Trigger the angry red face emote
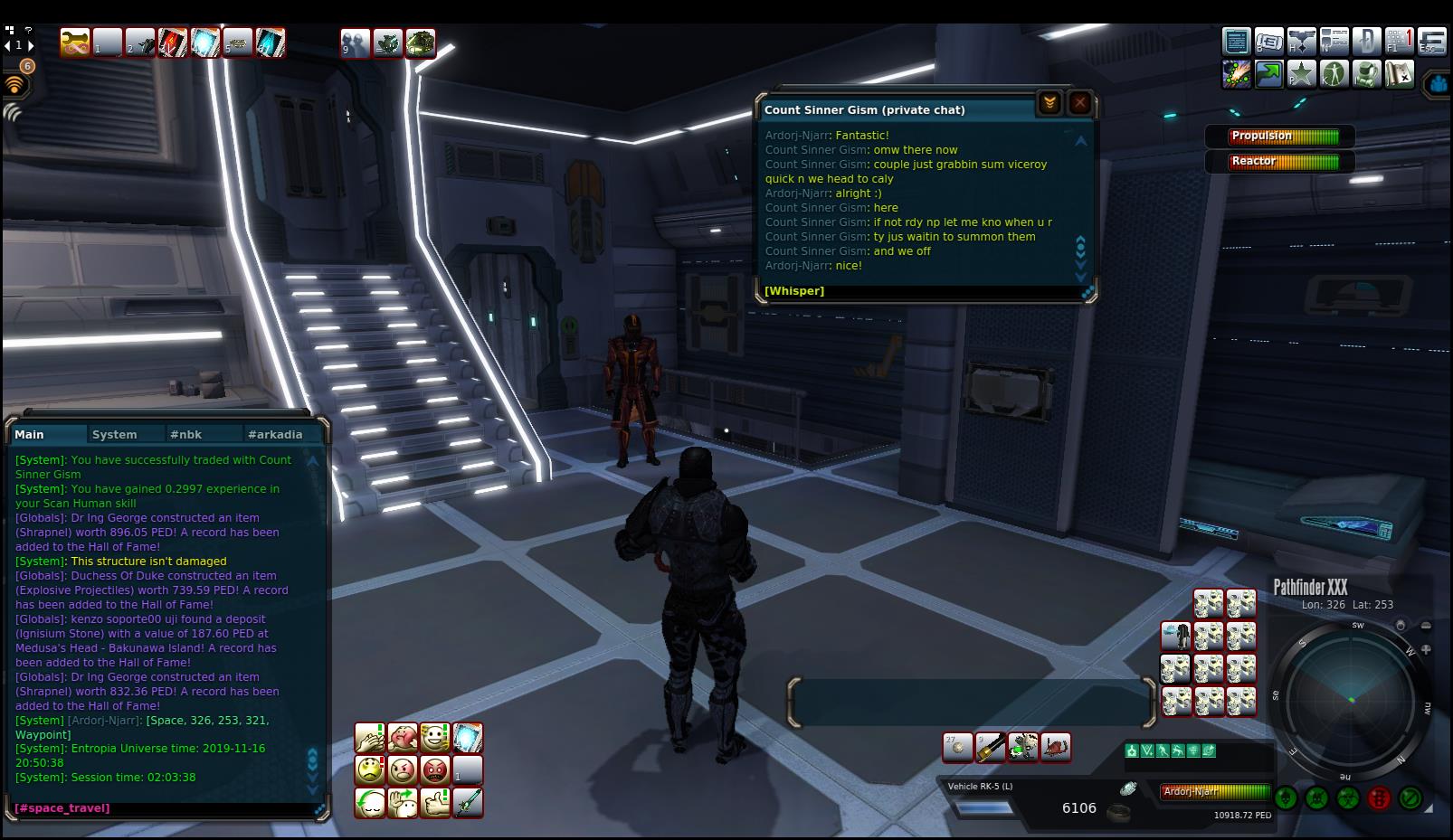 tap(435, 770)
